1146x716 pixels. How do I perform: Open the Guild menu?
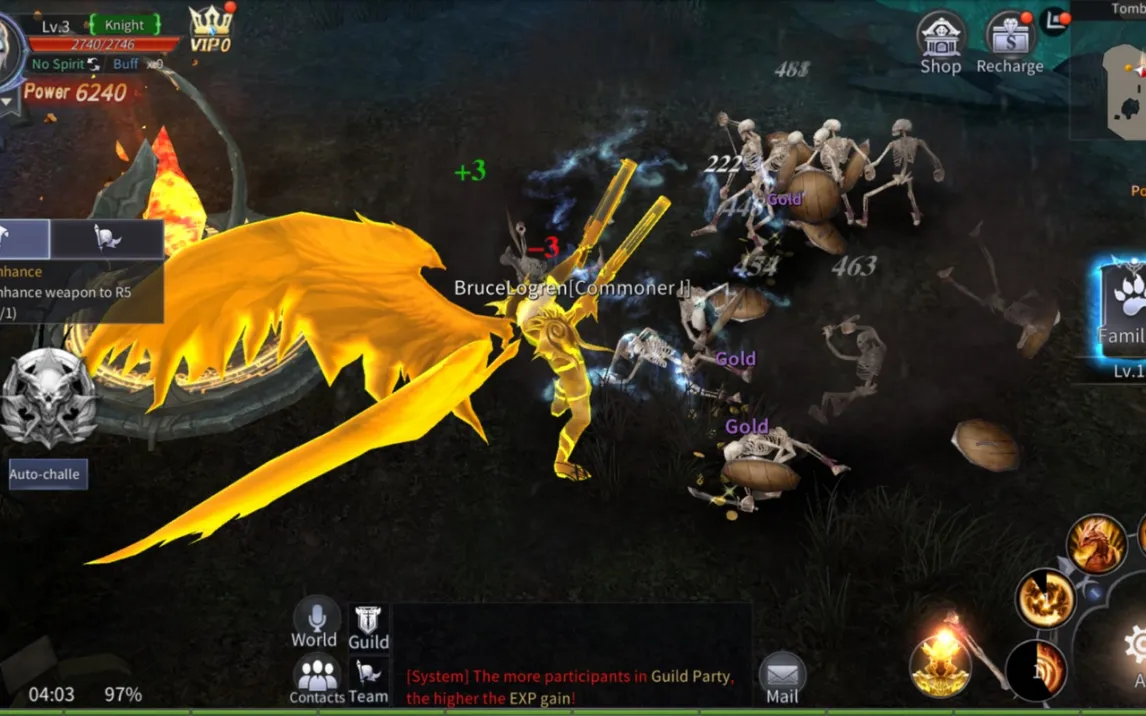coord(368,627)
